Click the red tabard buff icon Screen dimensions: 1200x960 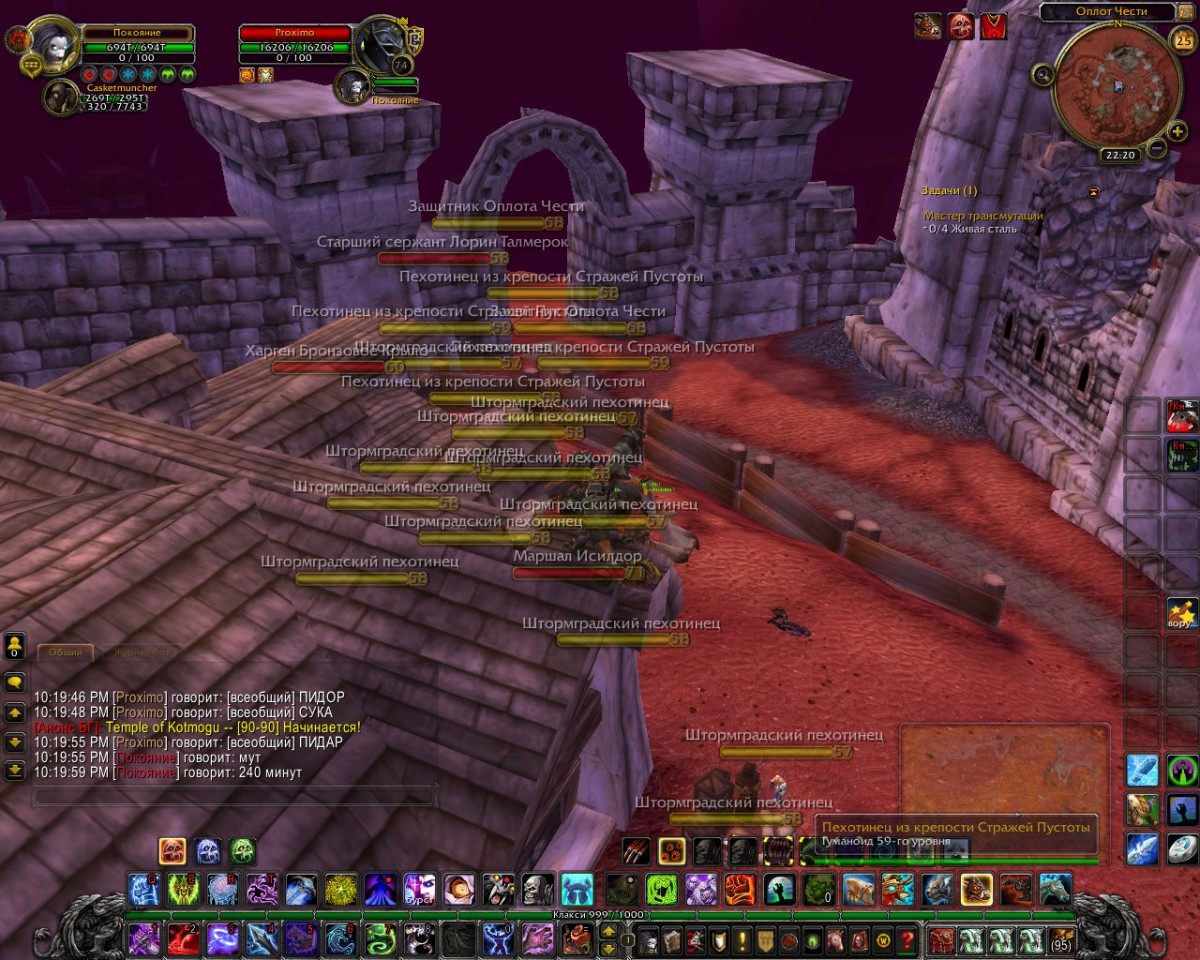993,26
